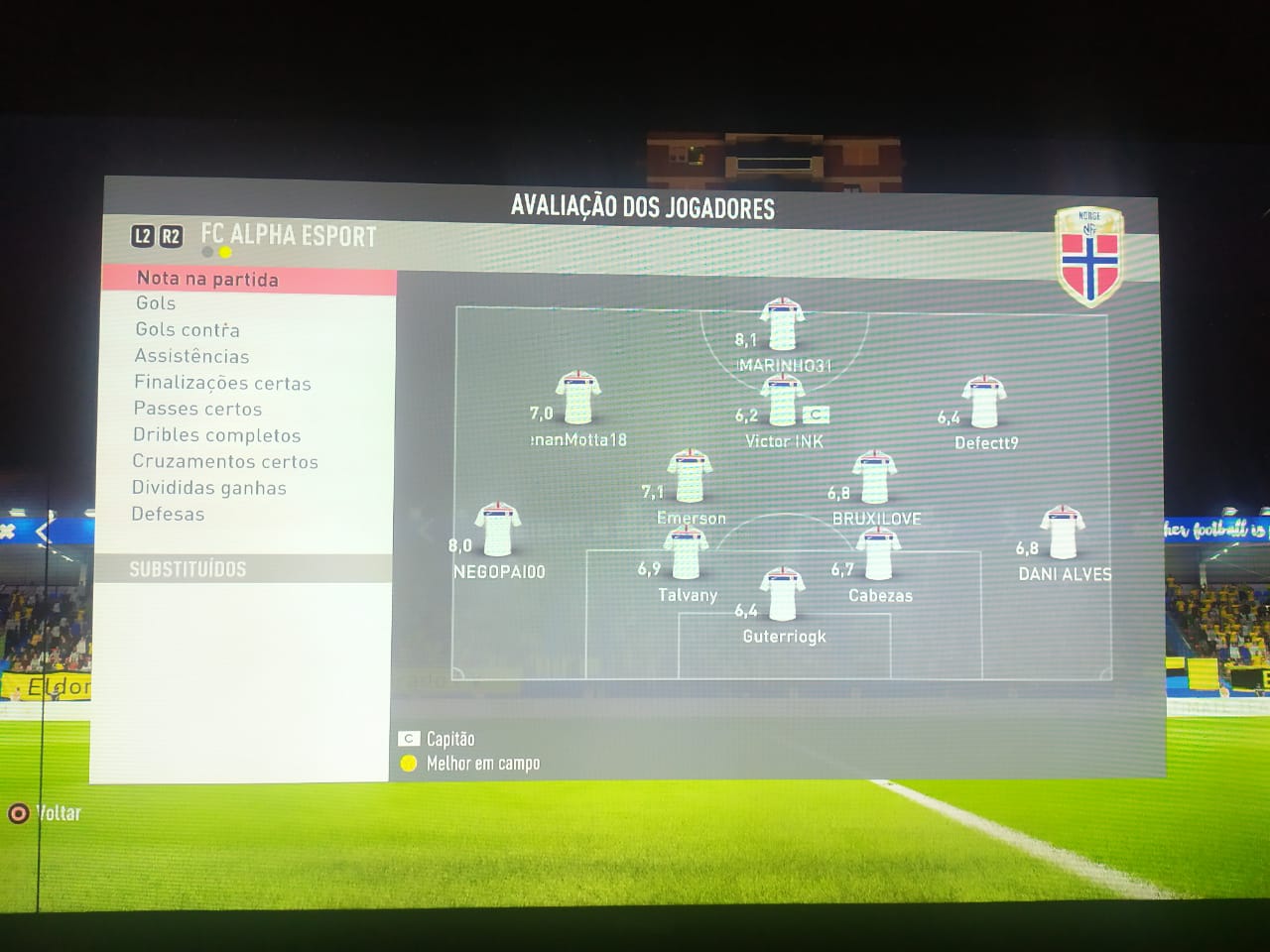
Task: Show the Gols contra stat
Action: click(188, 329)
